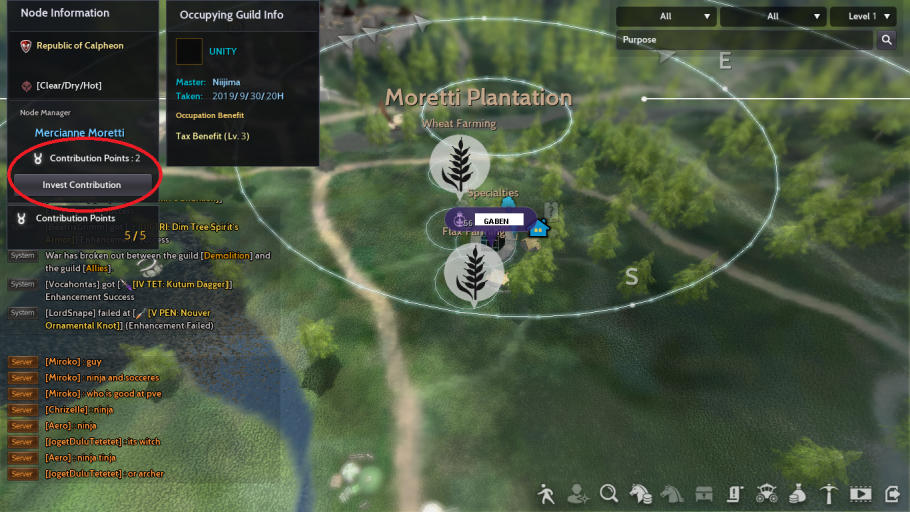Click the running person toolbar icon

[x=546, y=493]
